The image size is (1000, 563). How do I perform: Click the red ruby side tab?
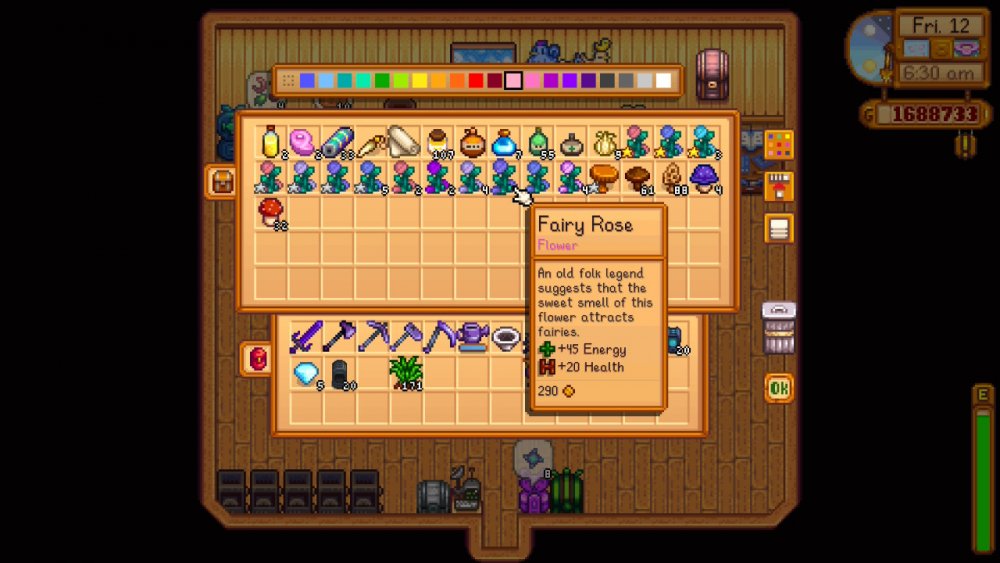pos(255,358)
